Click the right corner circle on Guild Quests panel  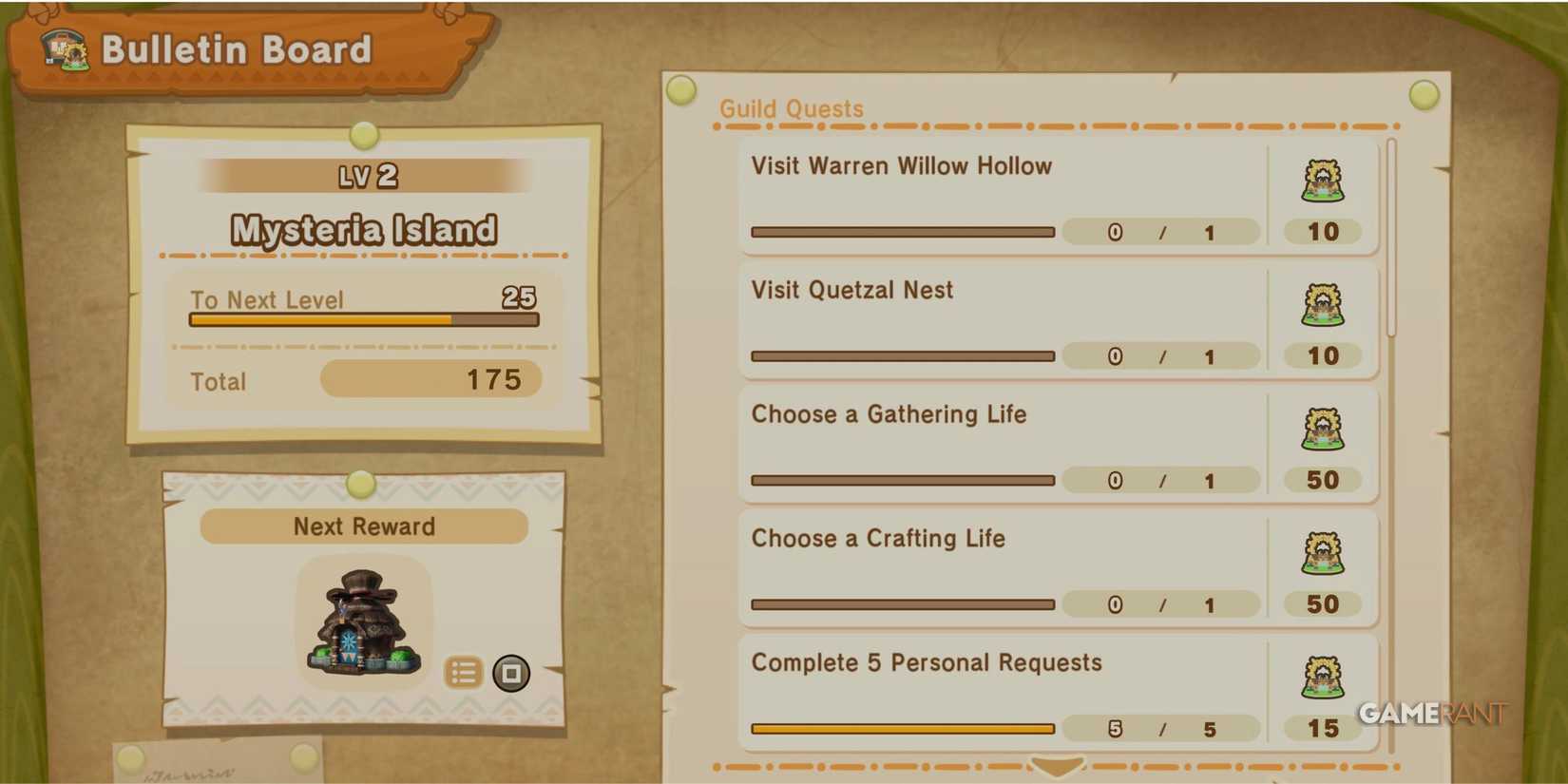(x=1423, y=94)
